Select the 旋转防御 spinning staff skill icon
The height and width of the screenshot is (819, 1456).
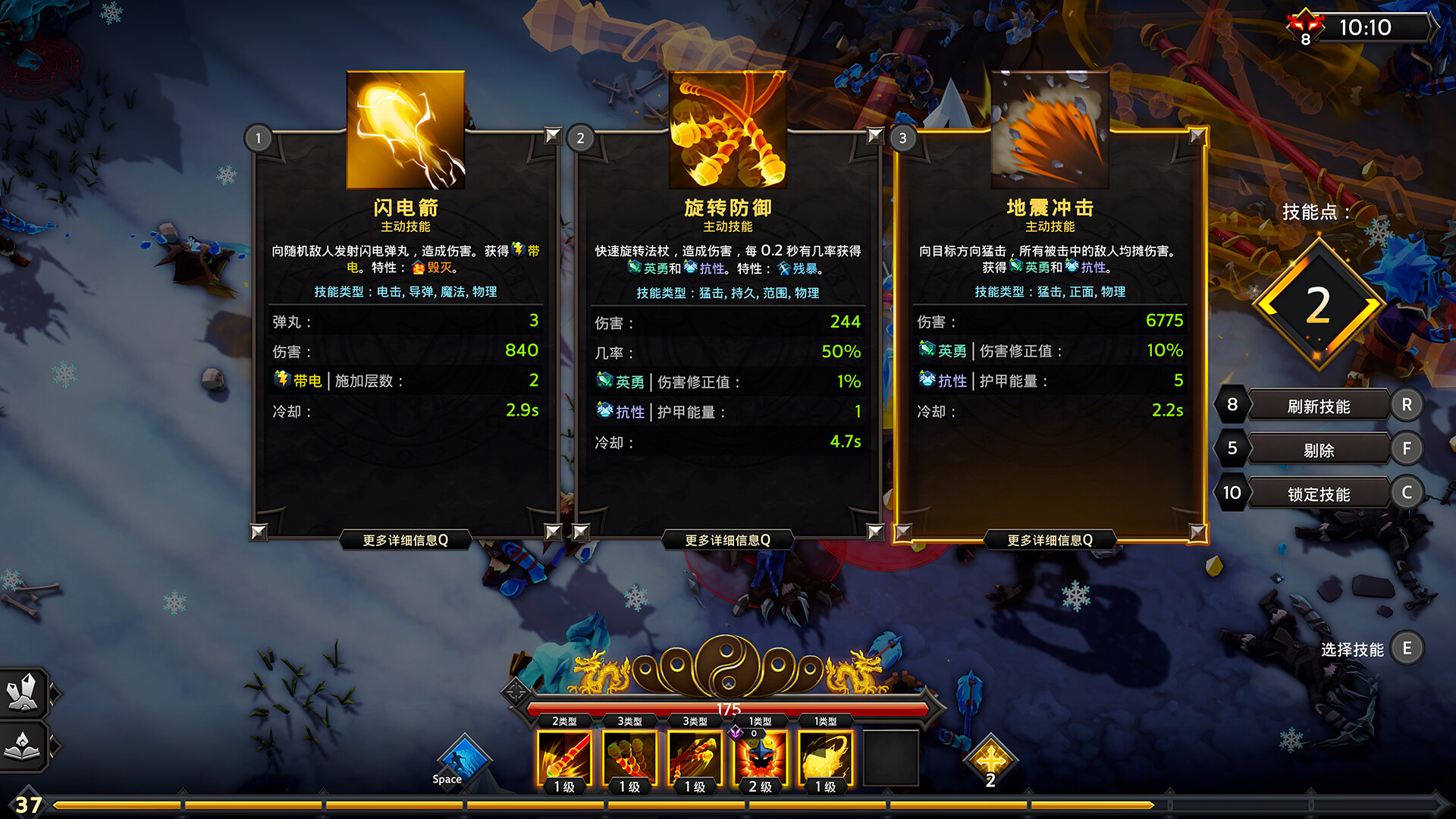(x=728, y=130)
